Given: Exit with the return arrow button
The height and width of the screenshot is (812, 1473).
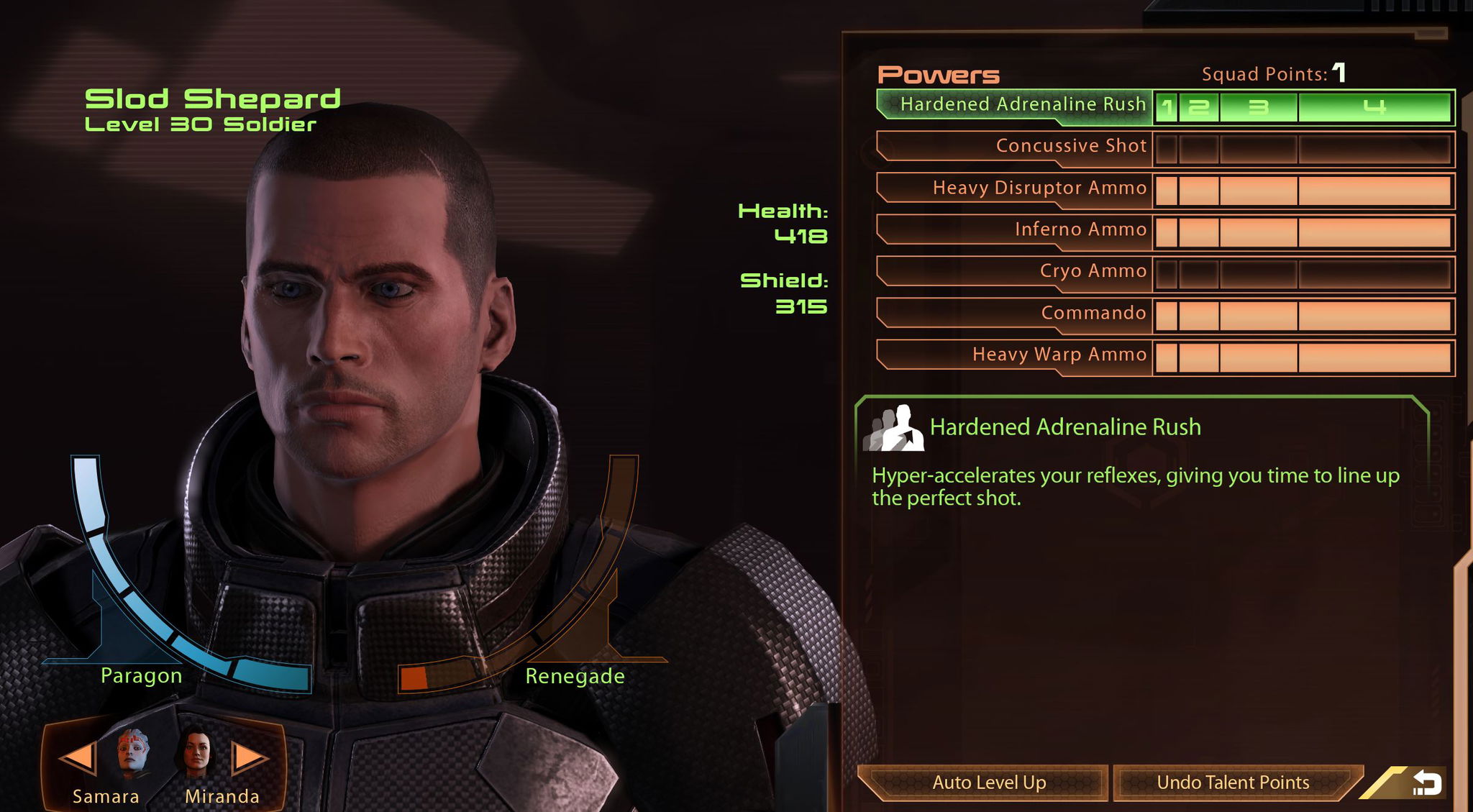Looking at the screenshot, I should [1426, 783].
